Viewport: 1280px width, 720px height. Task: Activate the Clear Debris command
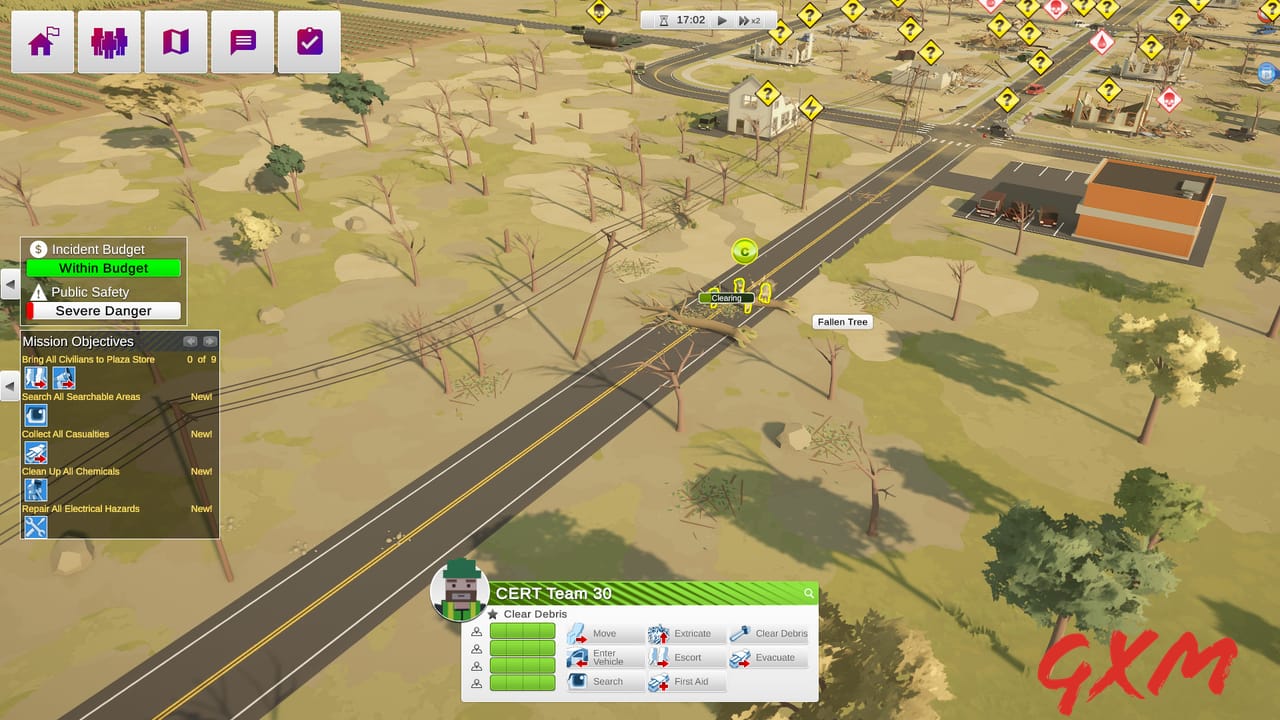pyautogui.click(x=768, y=633)
